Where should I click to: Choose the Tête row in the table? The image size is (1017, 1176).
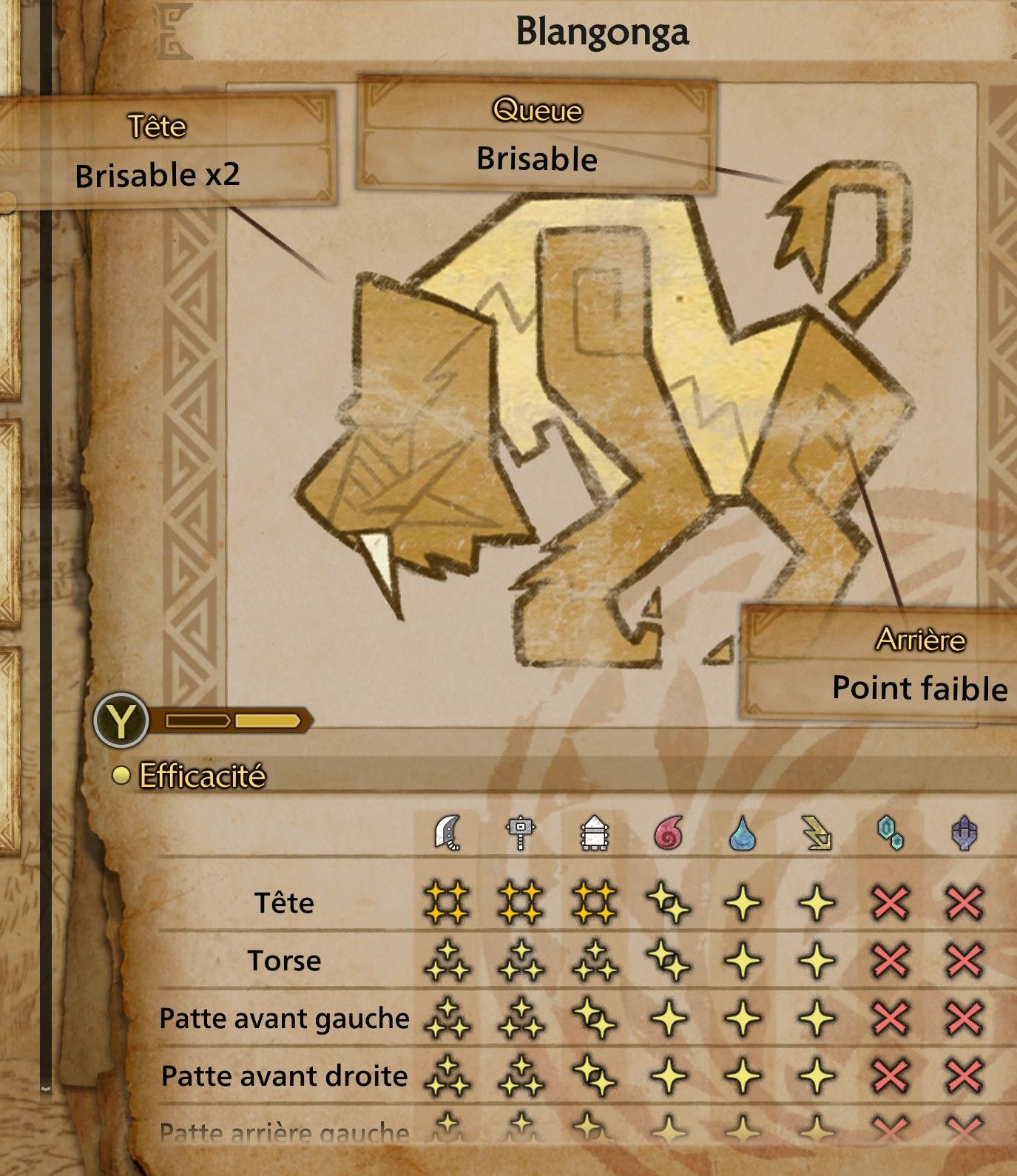[x=284, y=903]
